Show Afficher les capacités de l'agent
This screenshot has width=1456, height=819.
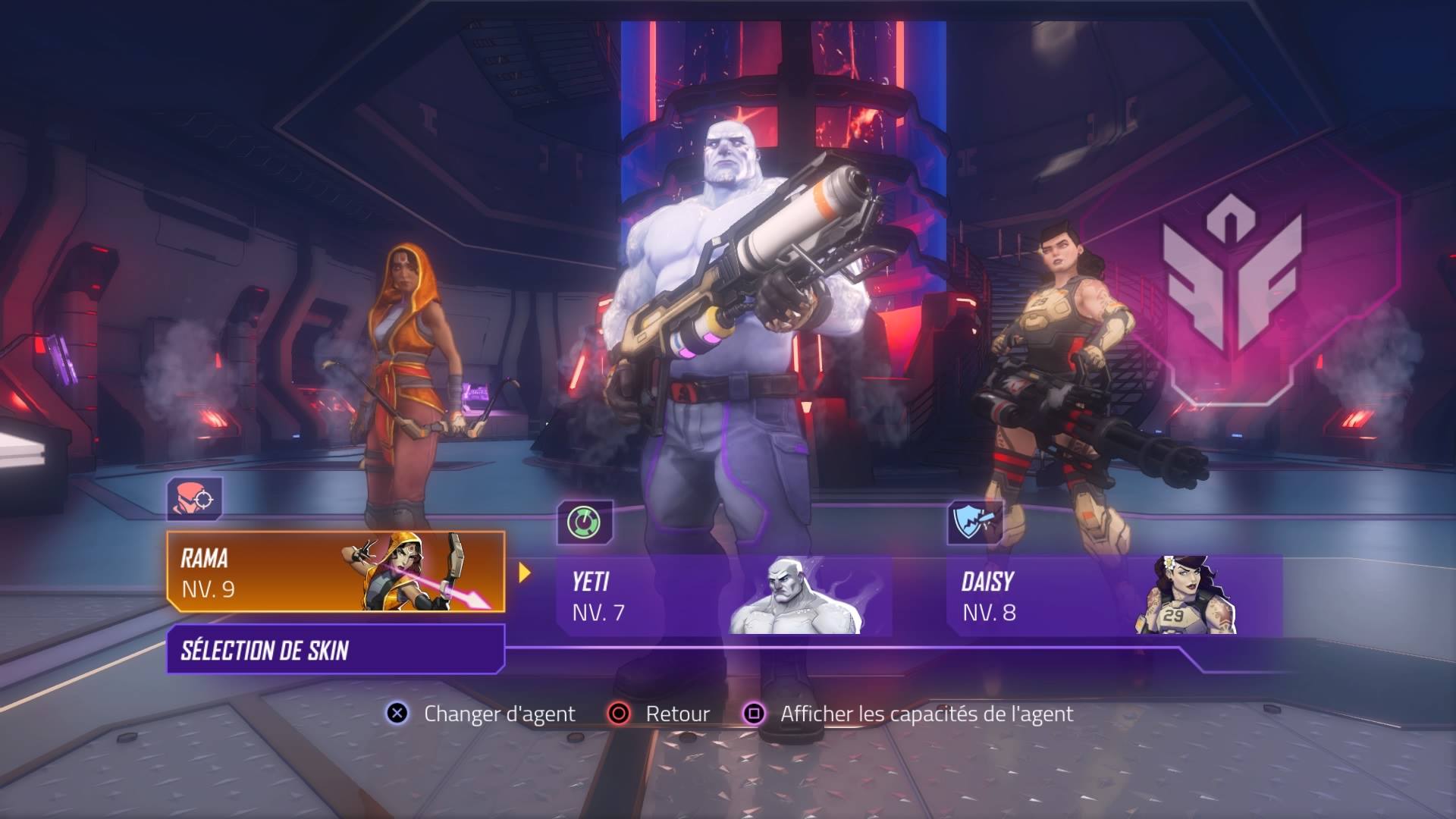click(x=926, y=714)
